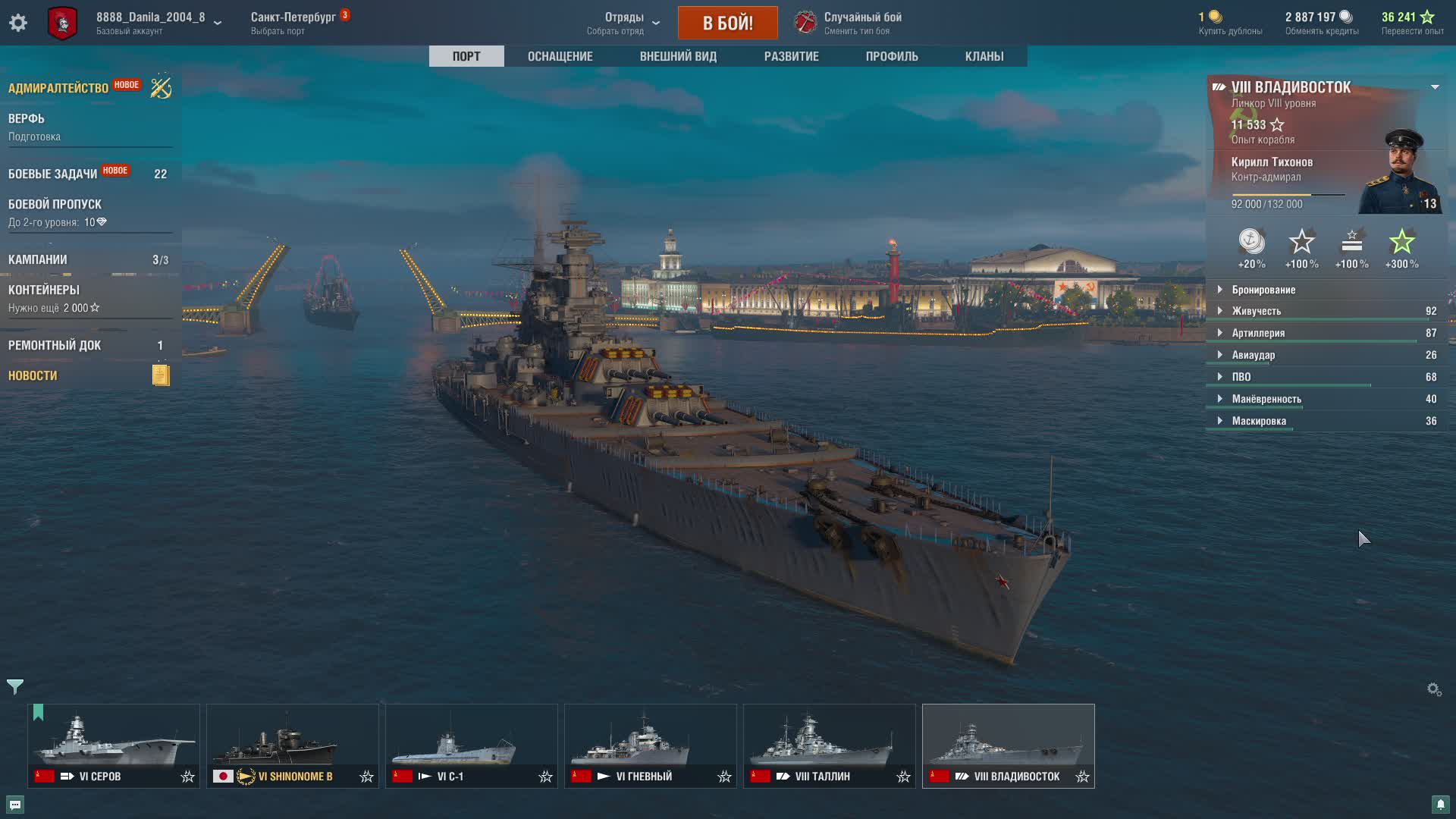Open the КЛАНЫ tab
Screen dimensions: 1456x819
coord(984,56)
